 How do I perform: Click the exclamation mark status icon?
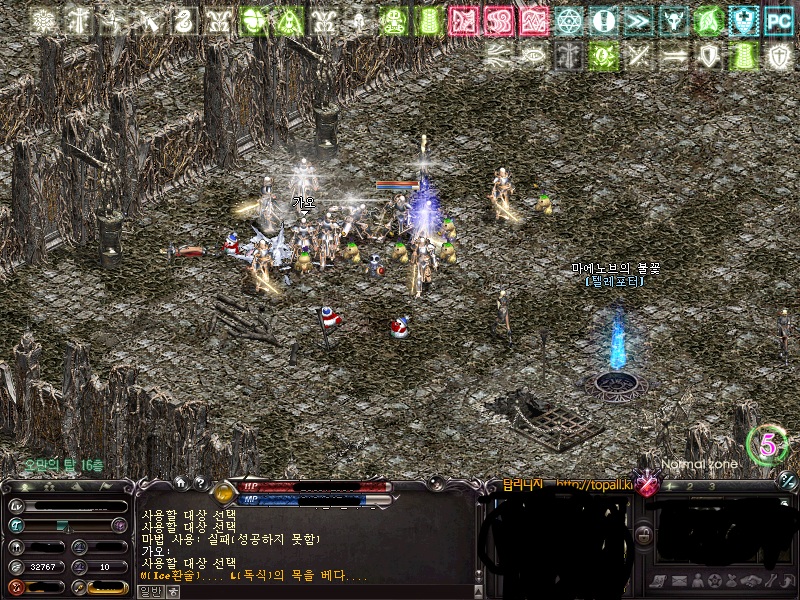(603, 20)
